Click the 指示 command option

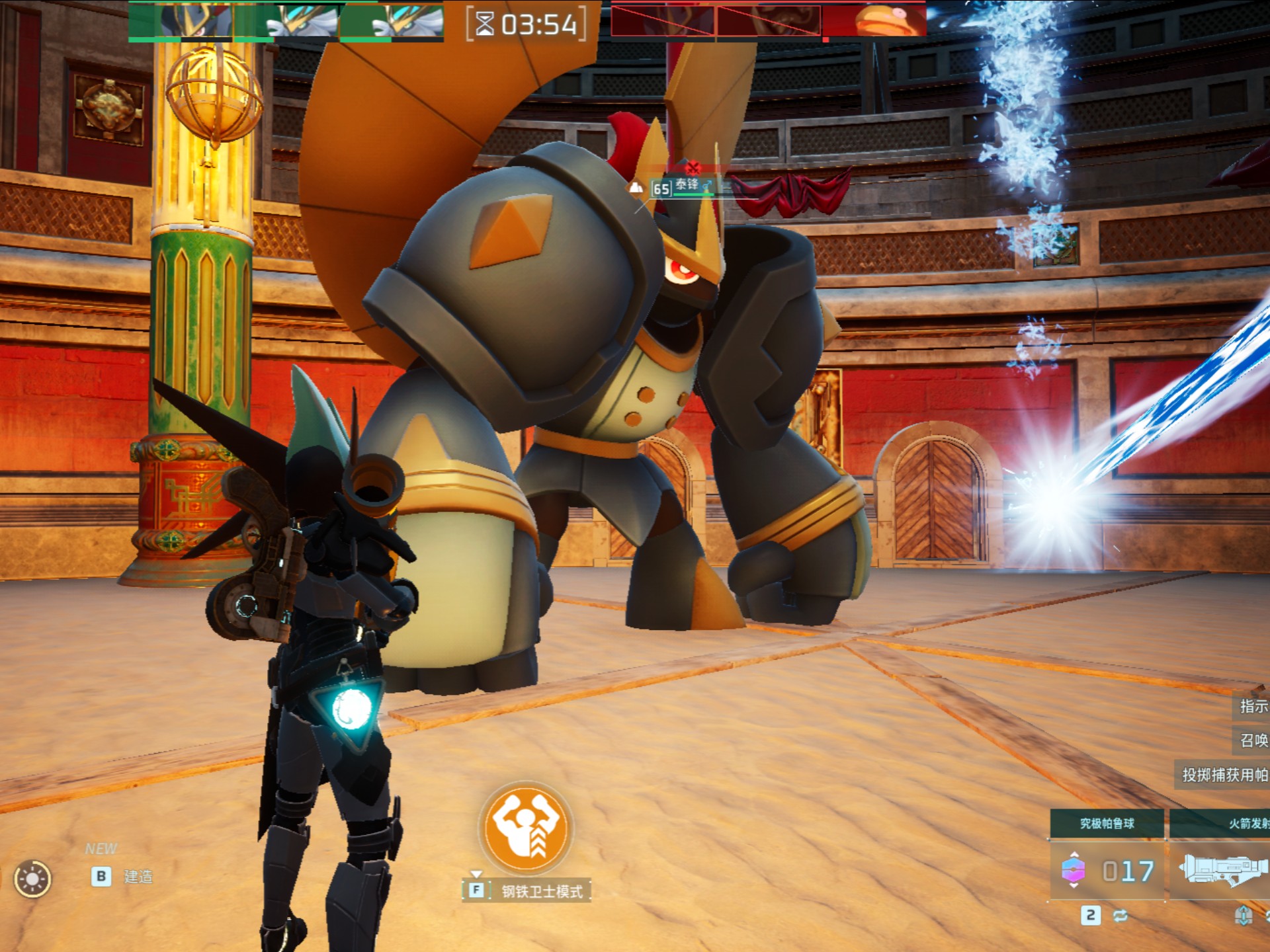click(x=1253, y=707)
